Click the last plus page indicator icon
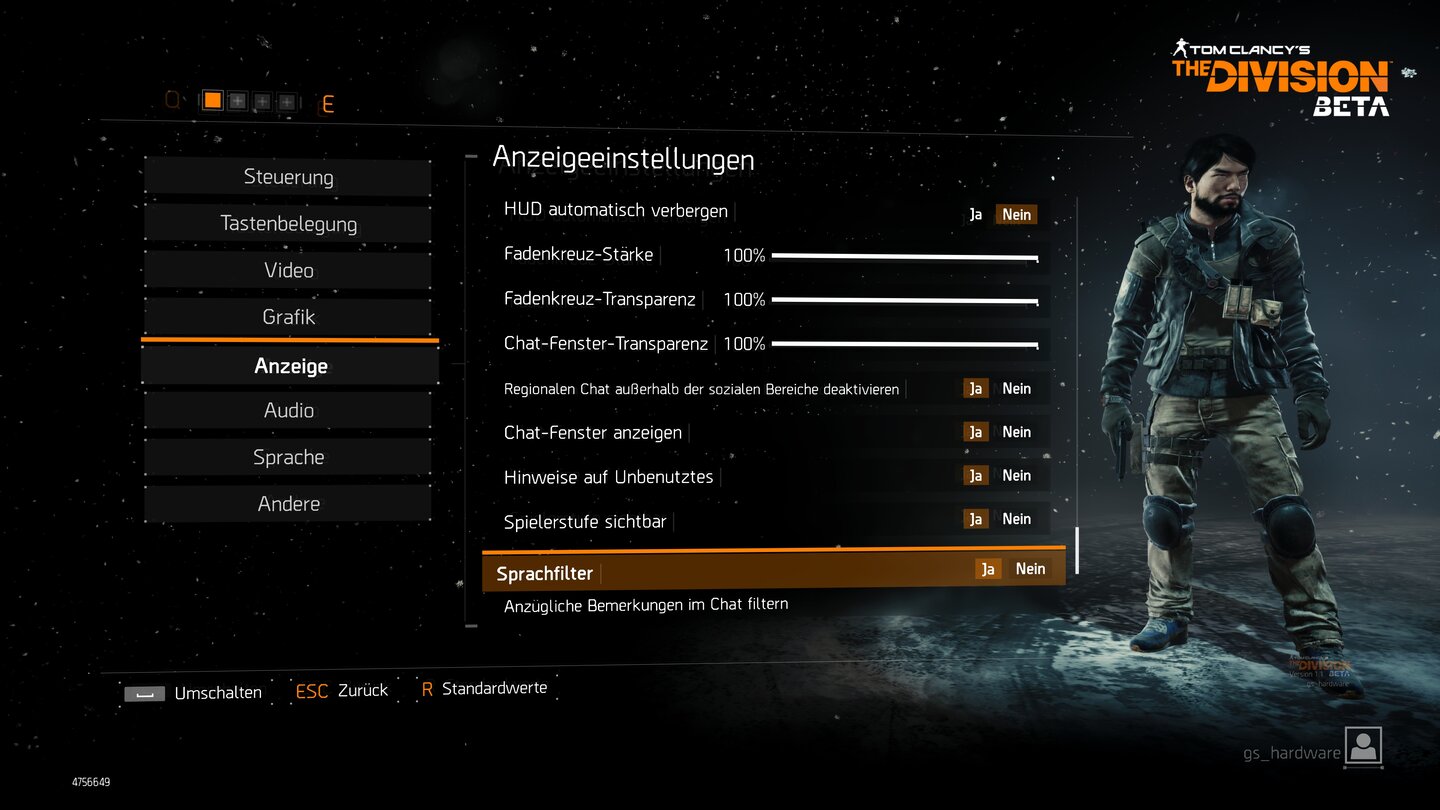The width and height of the screenshot is (1440, 810). click(x=287, y=100)
